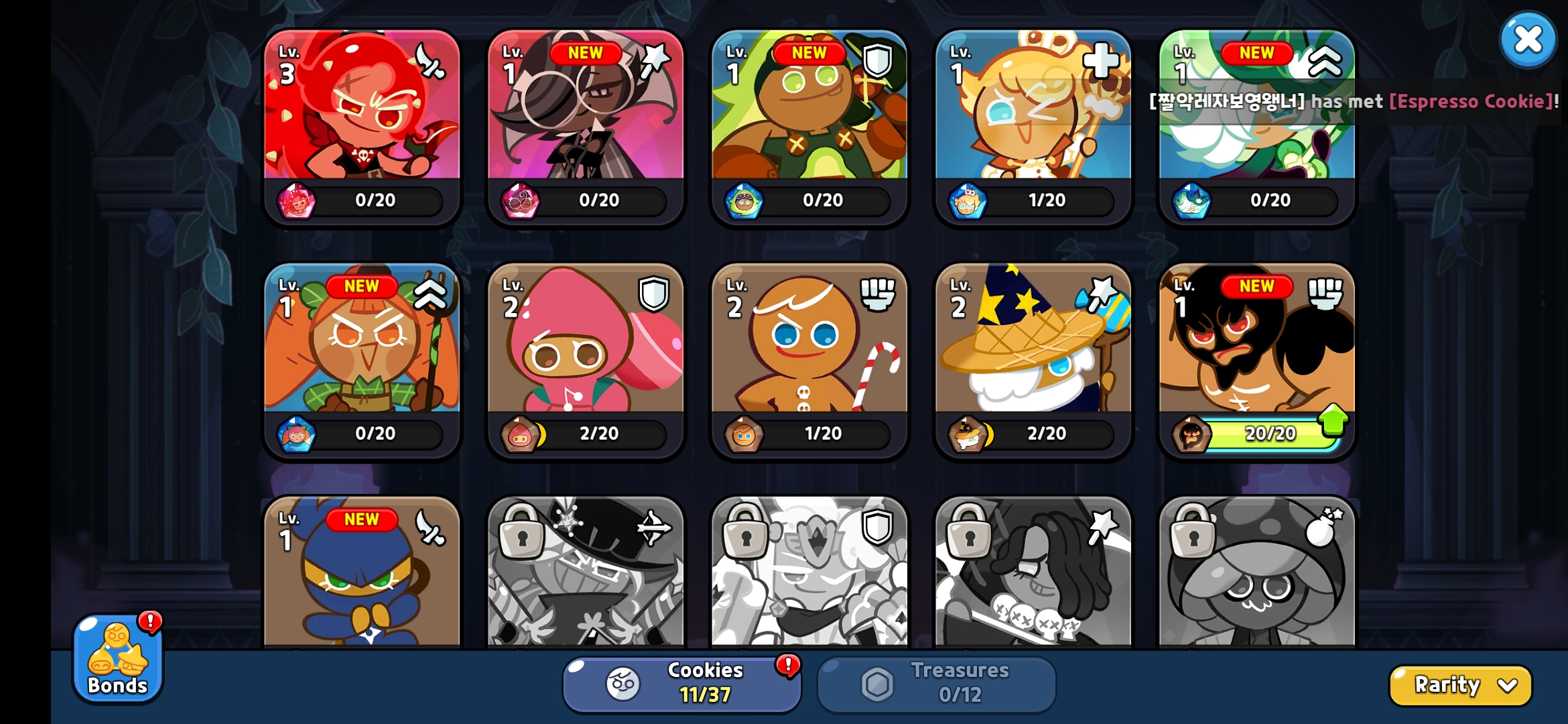Click the dagger icon on the blue Ninja Cookie
The width and height of the screenshot is (1568, 724).
coord(432,528)
